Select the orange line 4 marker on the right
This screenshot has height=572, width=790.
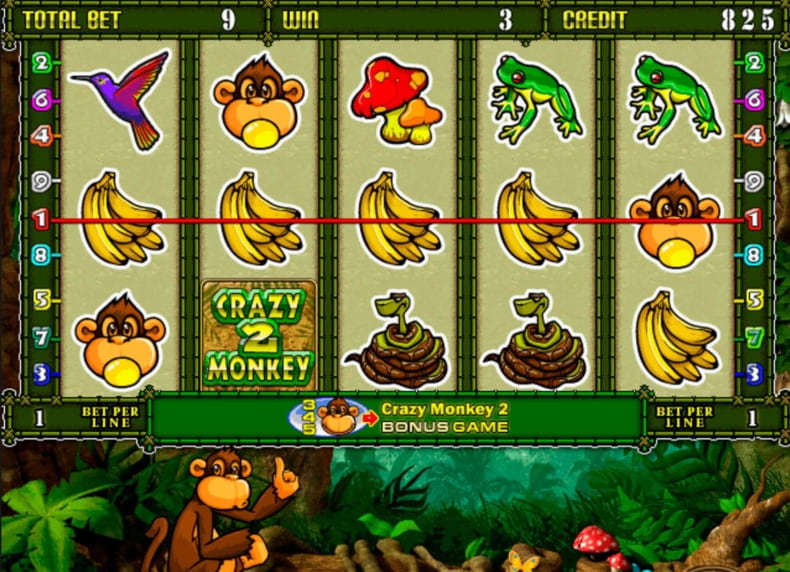pyautogui.click(x=754, y=134)
